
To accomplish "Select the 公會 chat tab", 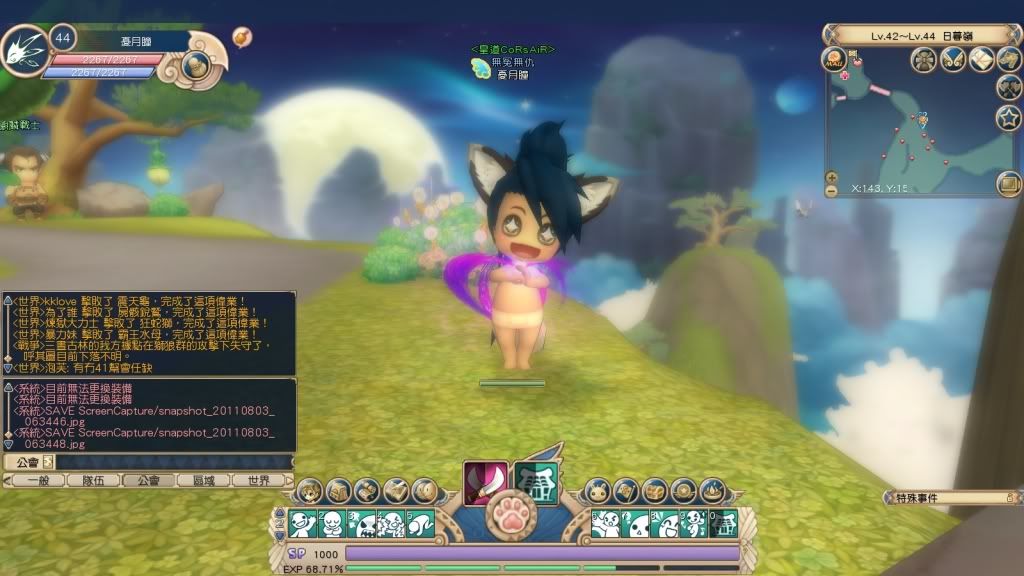I will [147, 480].
